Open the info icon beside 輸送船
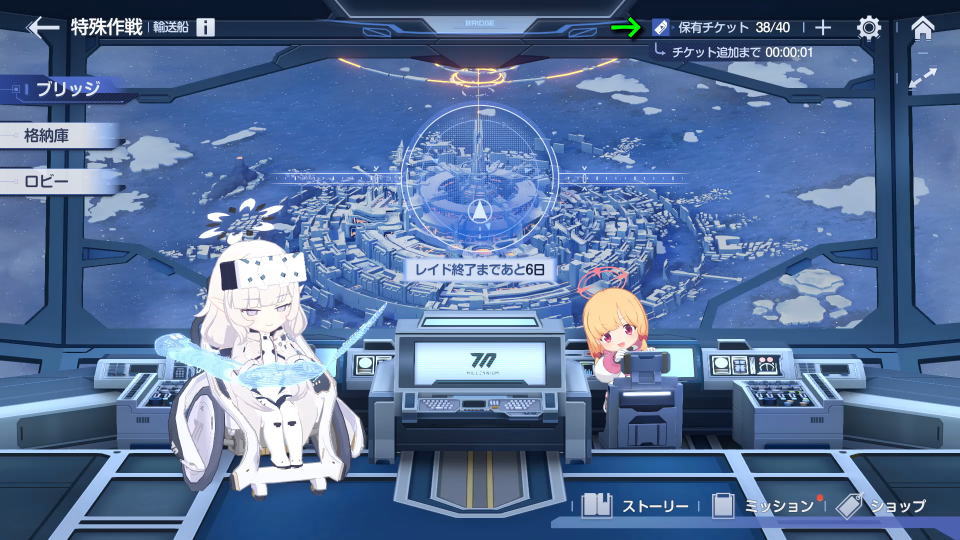Image resolution: width=960 pixels, height=540 pixels. click(205, 27)
